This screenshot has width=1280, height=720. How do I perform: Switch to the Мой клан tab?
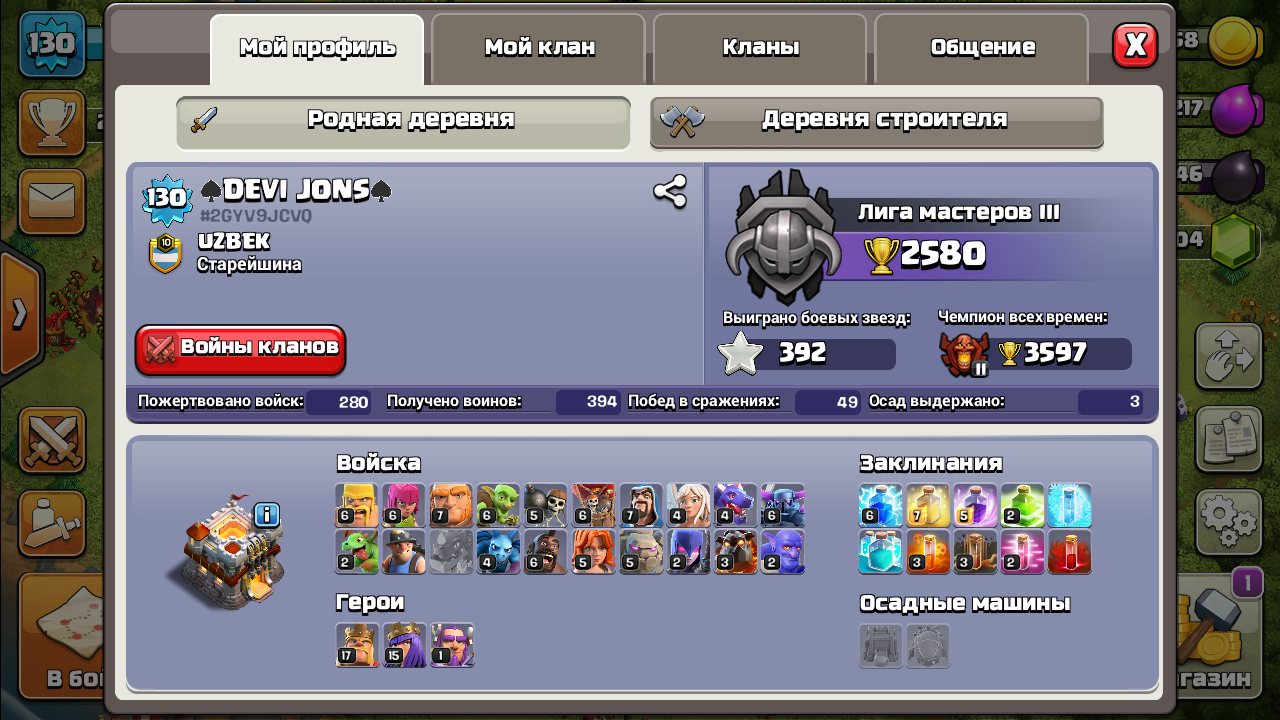(x=539, y=48)
